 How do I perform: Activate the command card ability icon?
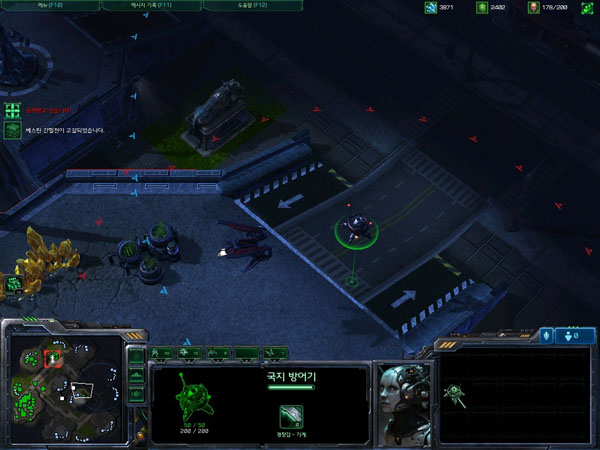pos(454,392)
